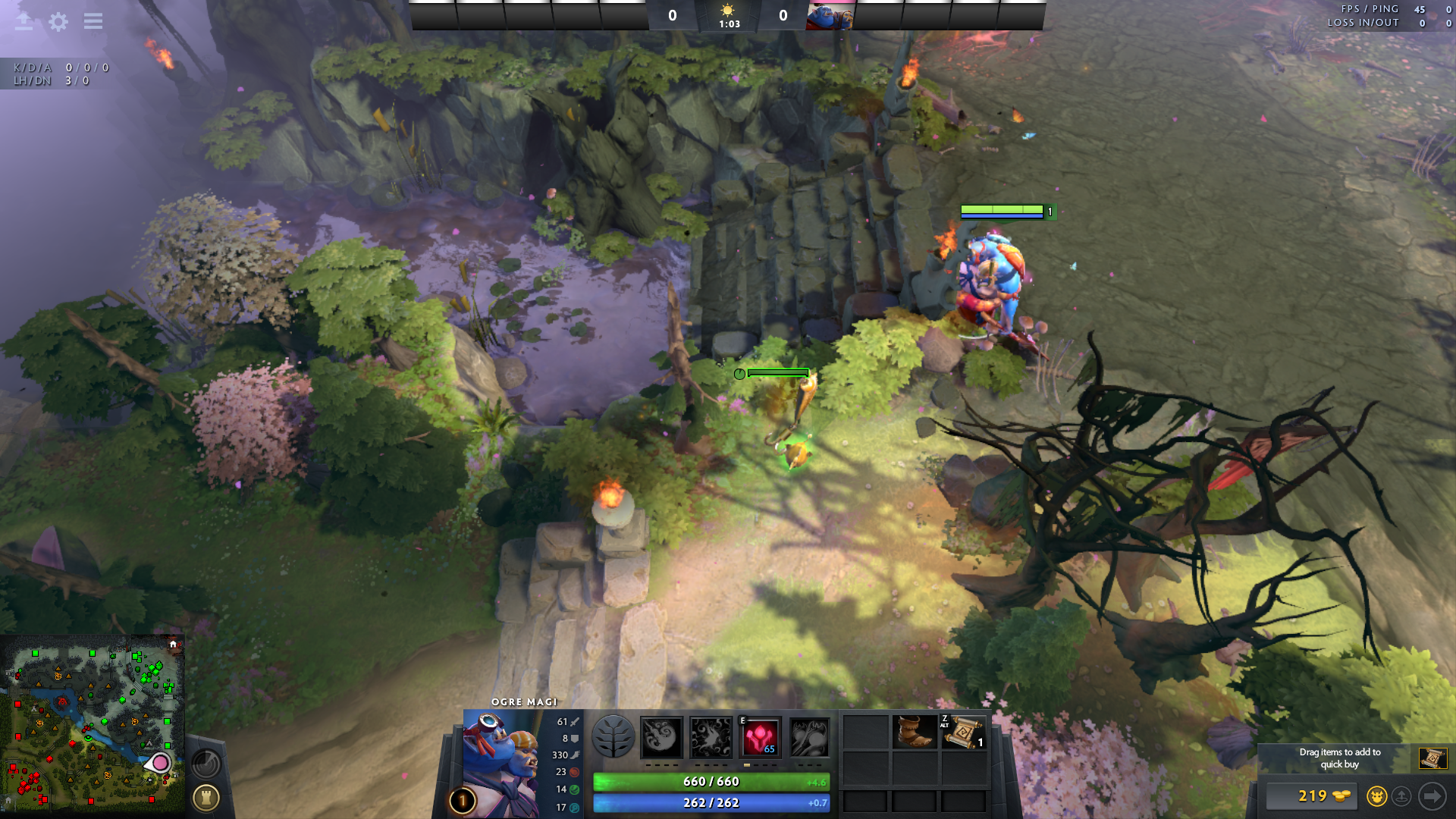The height and width of the screenshot is (819, 1456).
Task: Open the settings gear menu
Action: [58, 21]
